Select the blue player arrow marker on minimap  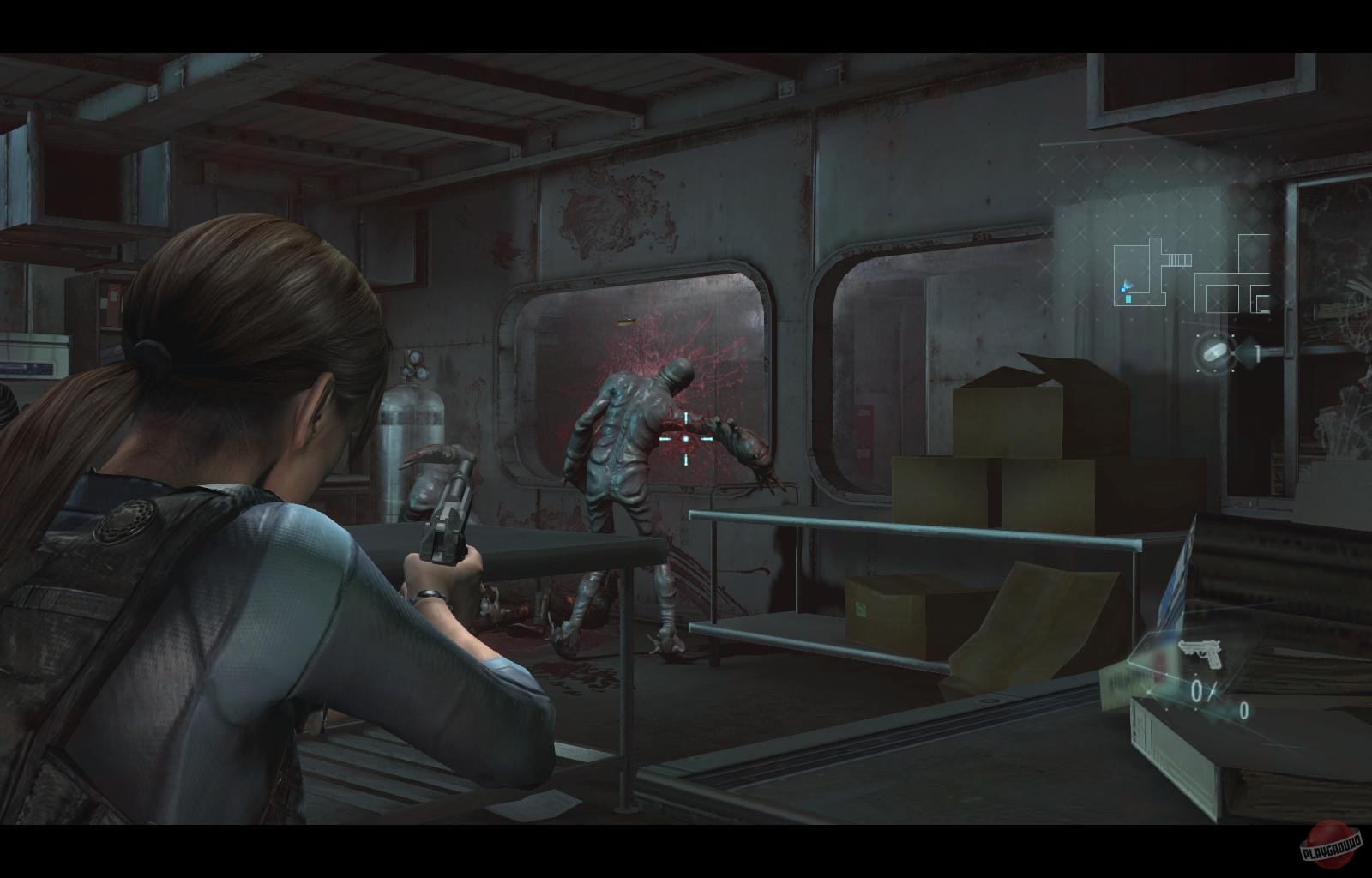[x=1128, y=286]
